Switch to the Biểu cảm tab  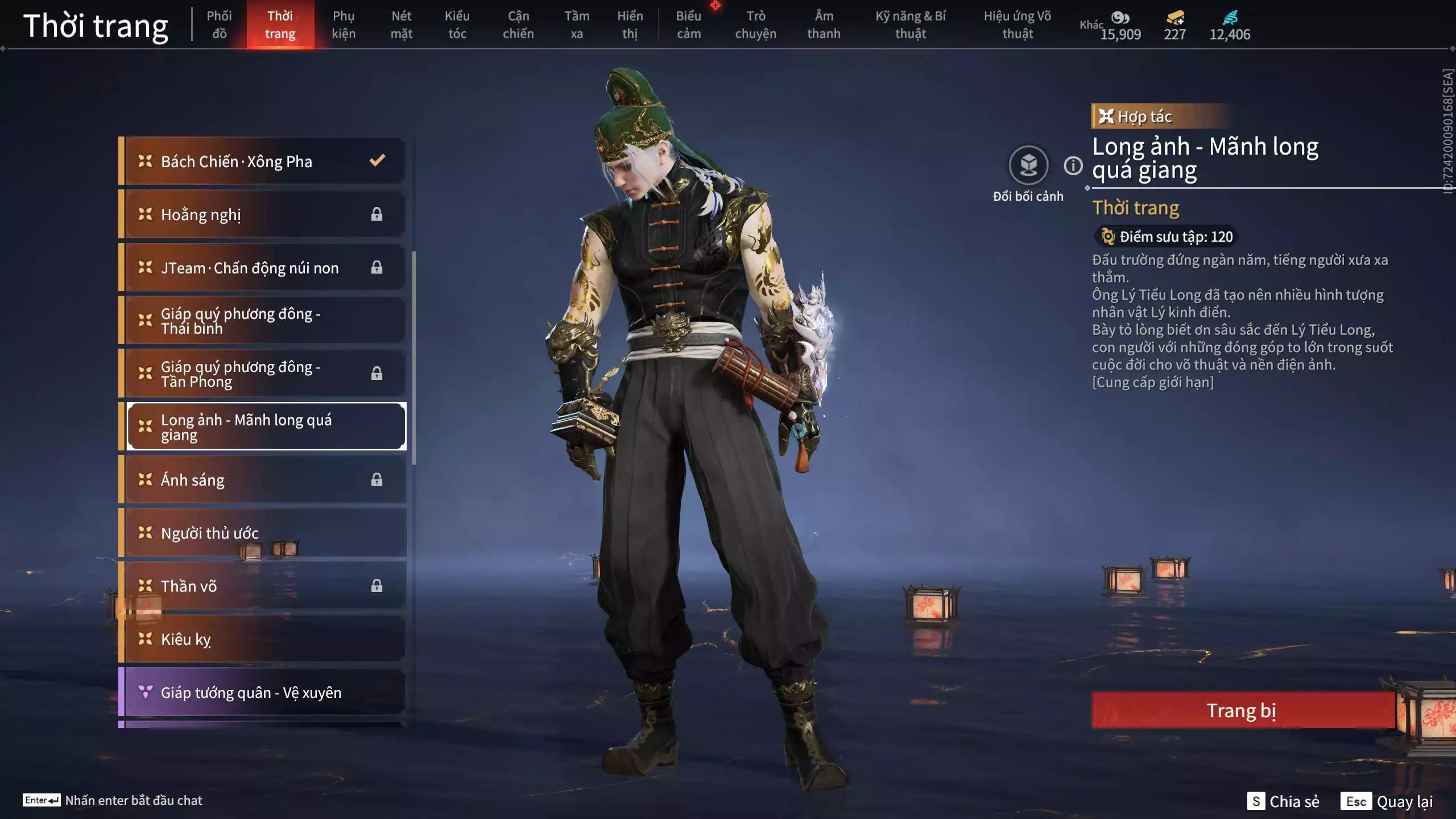pos(688,25)
